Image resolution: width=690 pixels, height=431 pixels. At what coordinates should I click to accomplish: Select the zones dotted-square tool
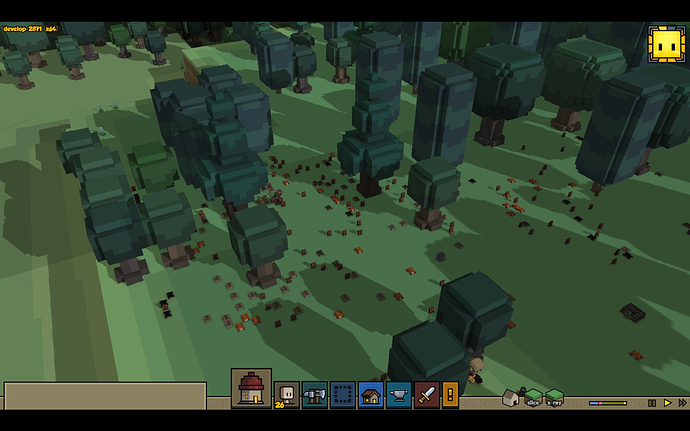(342, 394)
